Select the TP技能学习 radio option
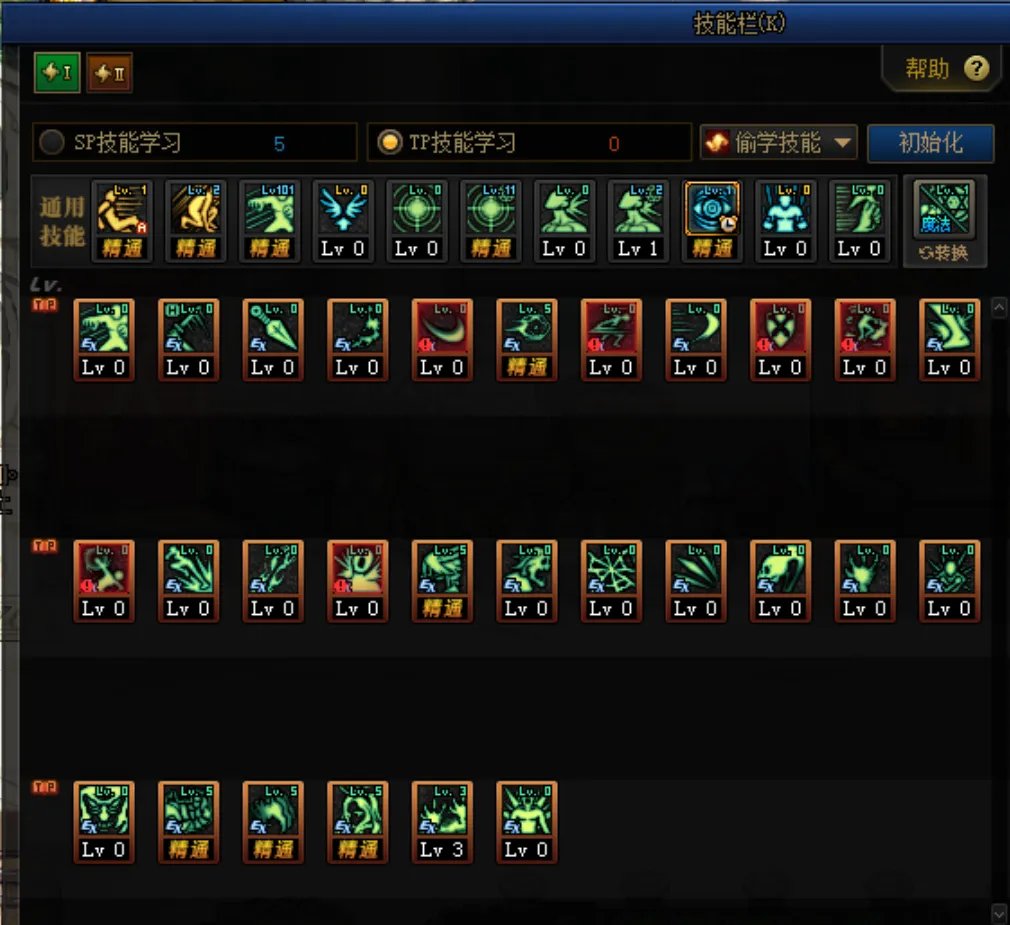 (389, 143)
